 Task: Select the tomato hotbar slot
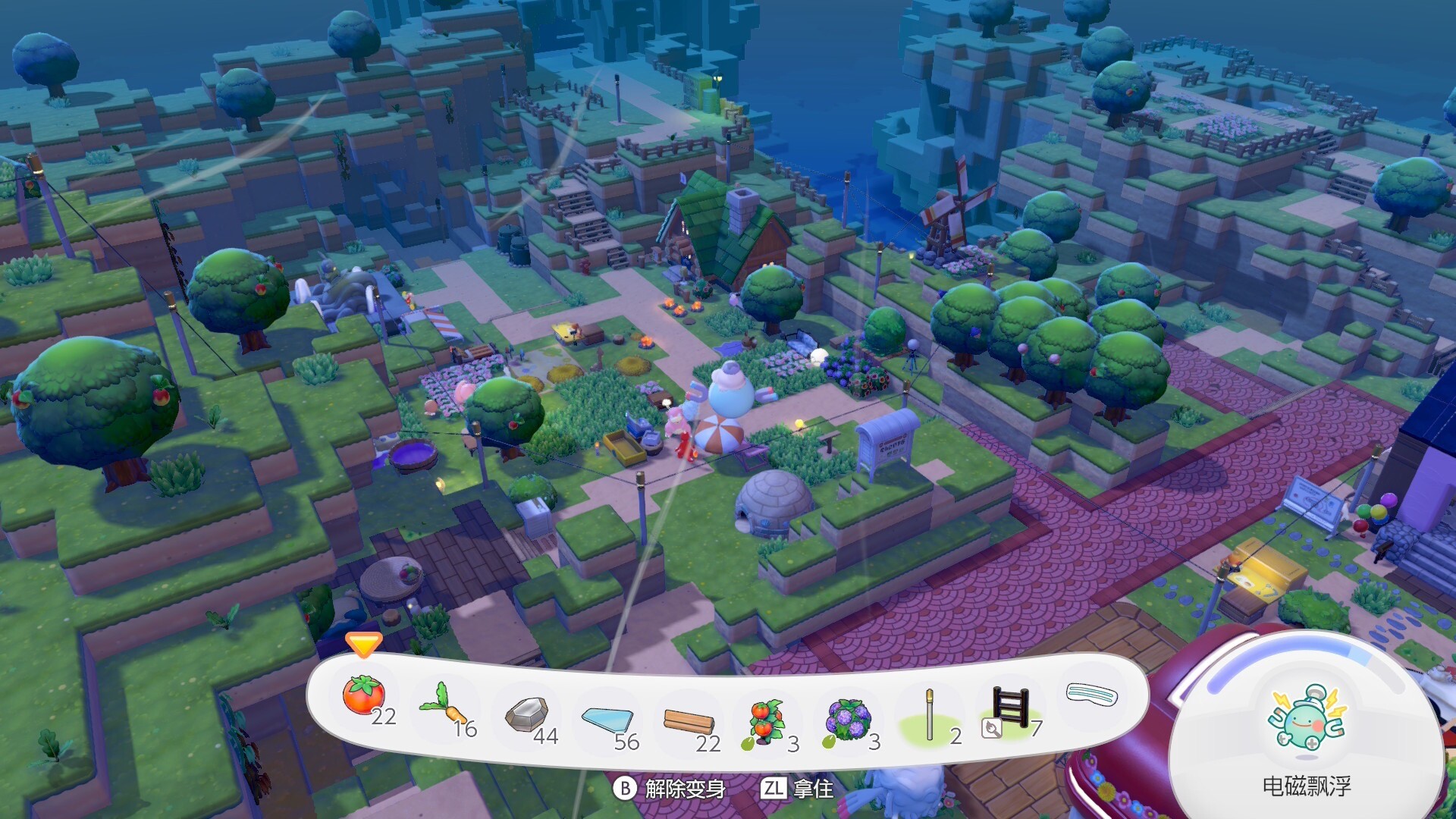point(365,696)
